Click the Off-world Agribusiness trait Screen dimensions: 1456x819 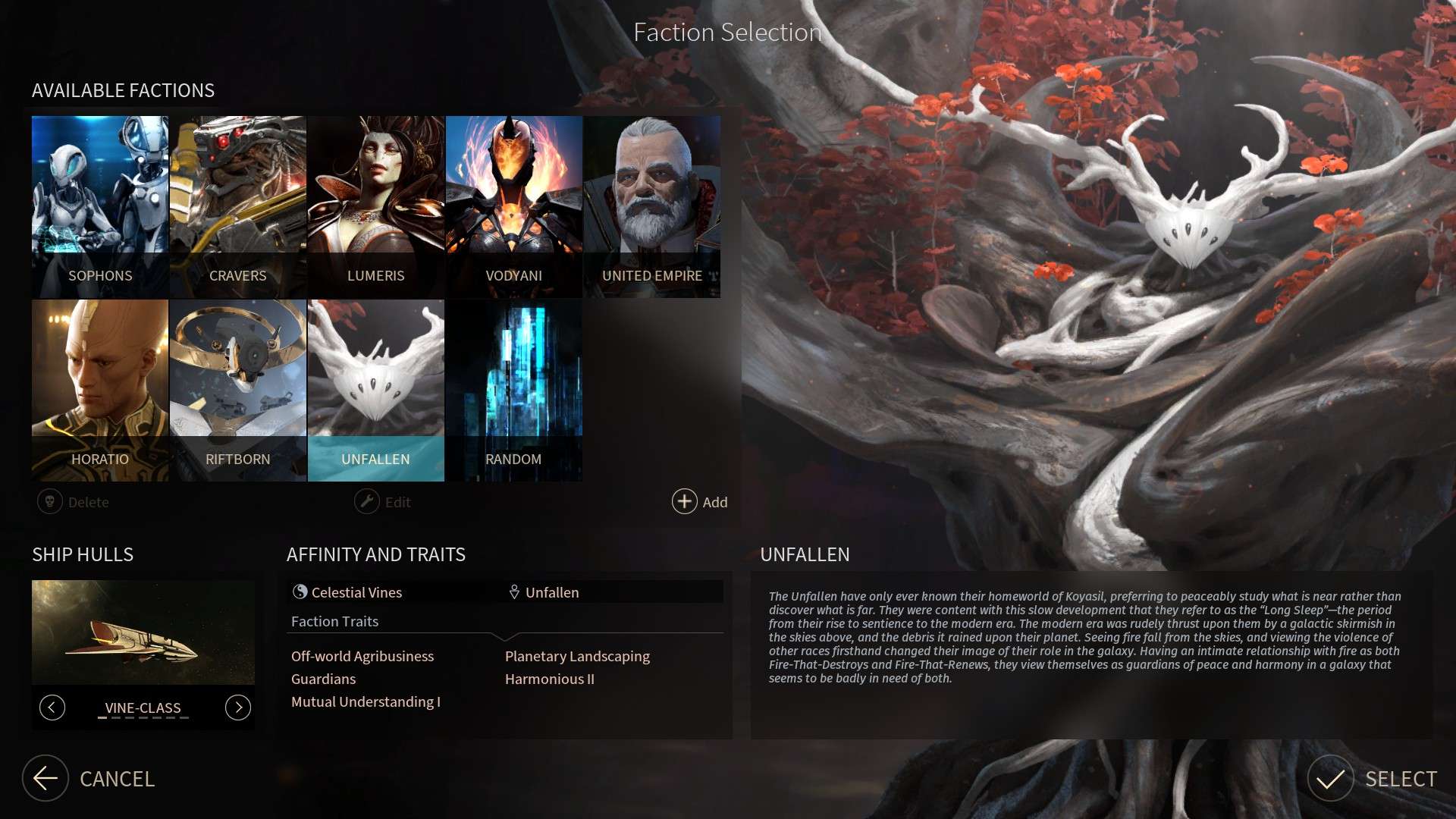coord(362,656)
